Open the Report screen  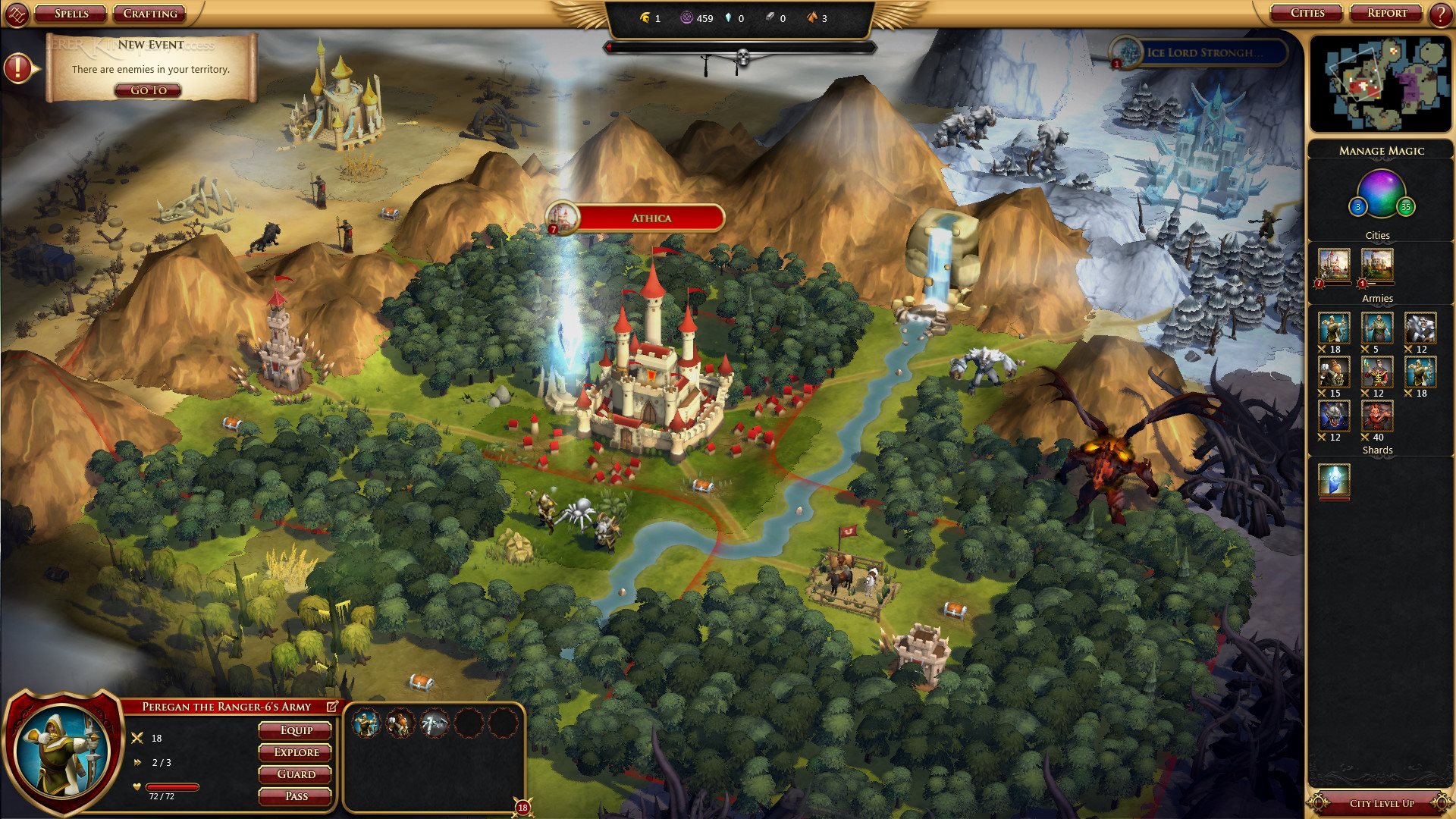[1387, 13]
